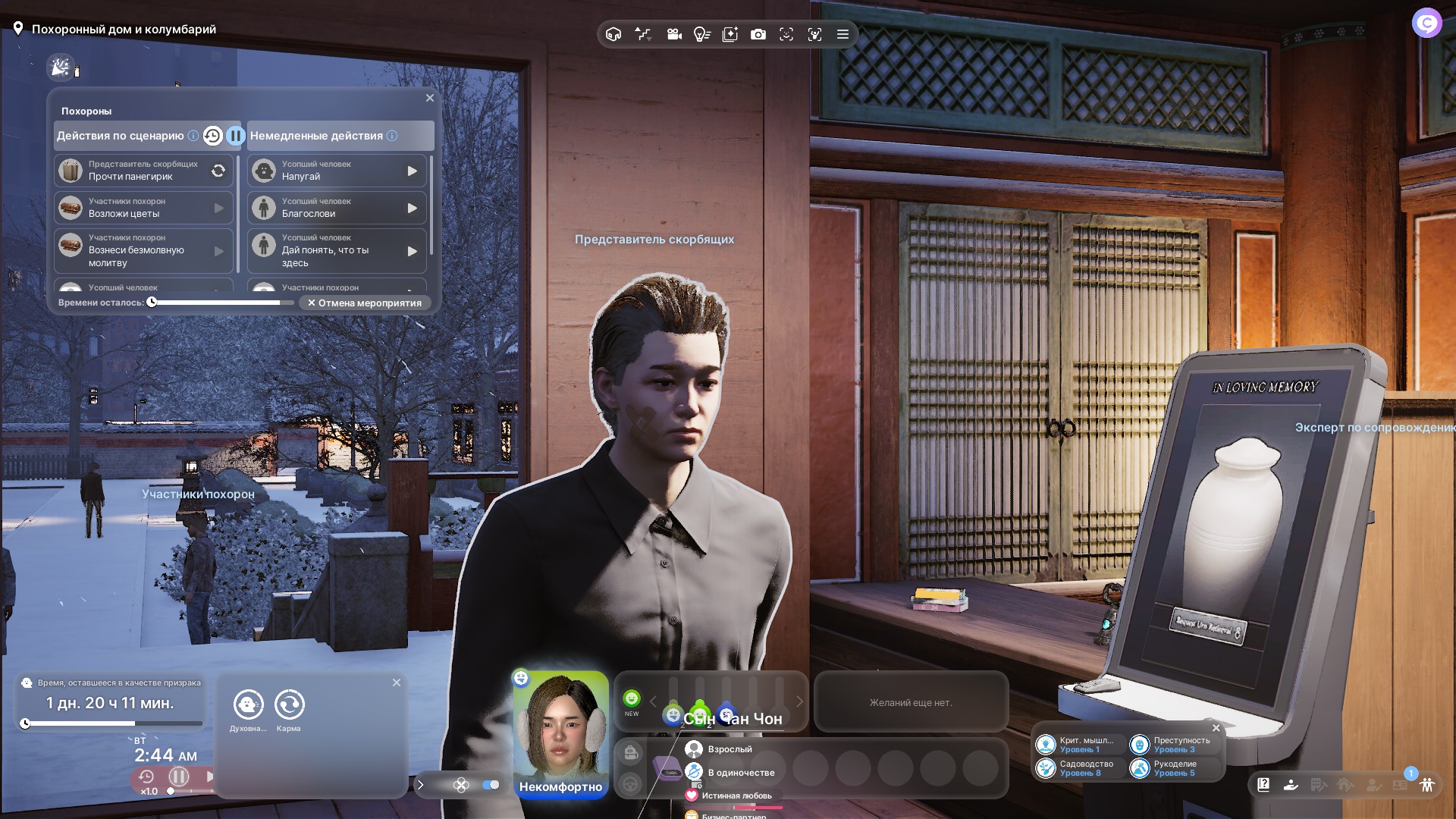Start the Благослови immediate action
The width and height of the screenshot is (1456, 819).
(x=412, y=208)
